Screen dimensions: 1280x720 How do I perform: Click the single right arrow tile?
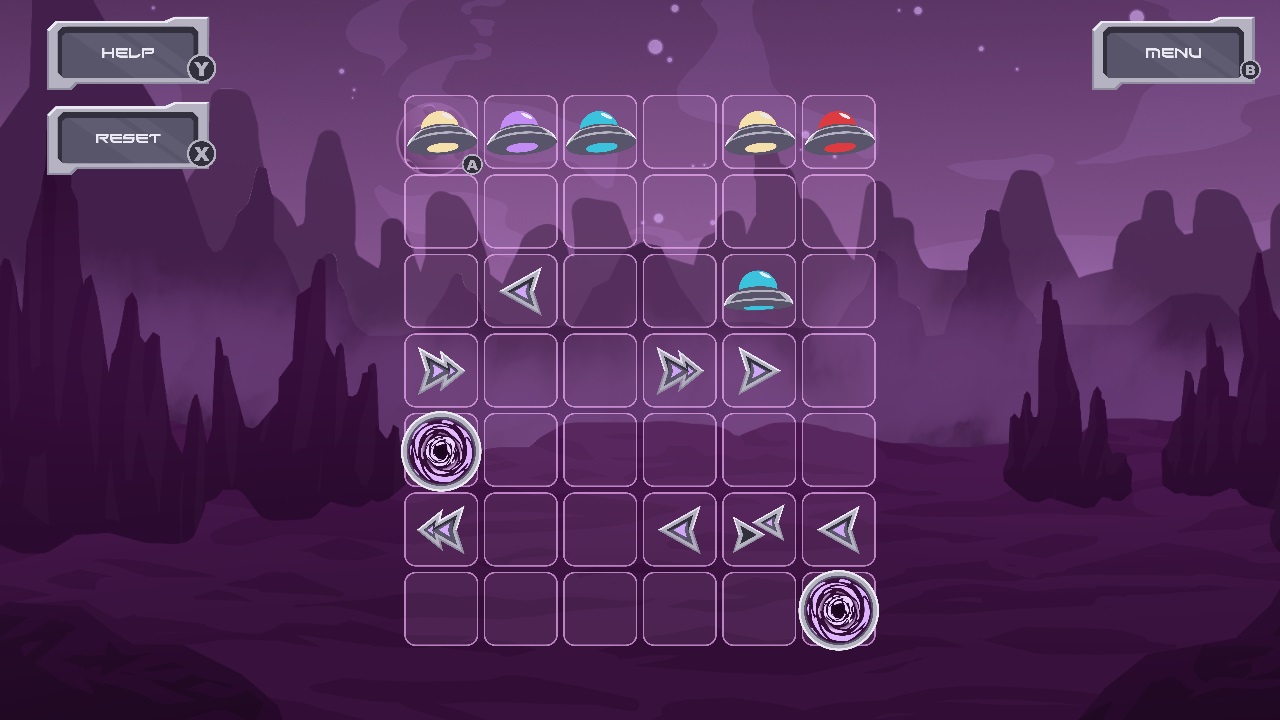[760, 370]
